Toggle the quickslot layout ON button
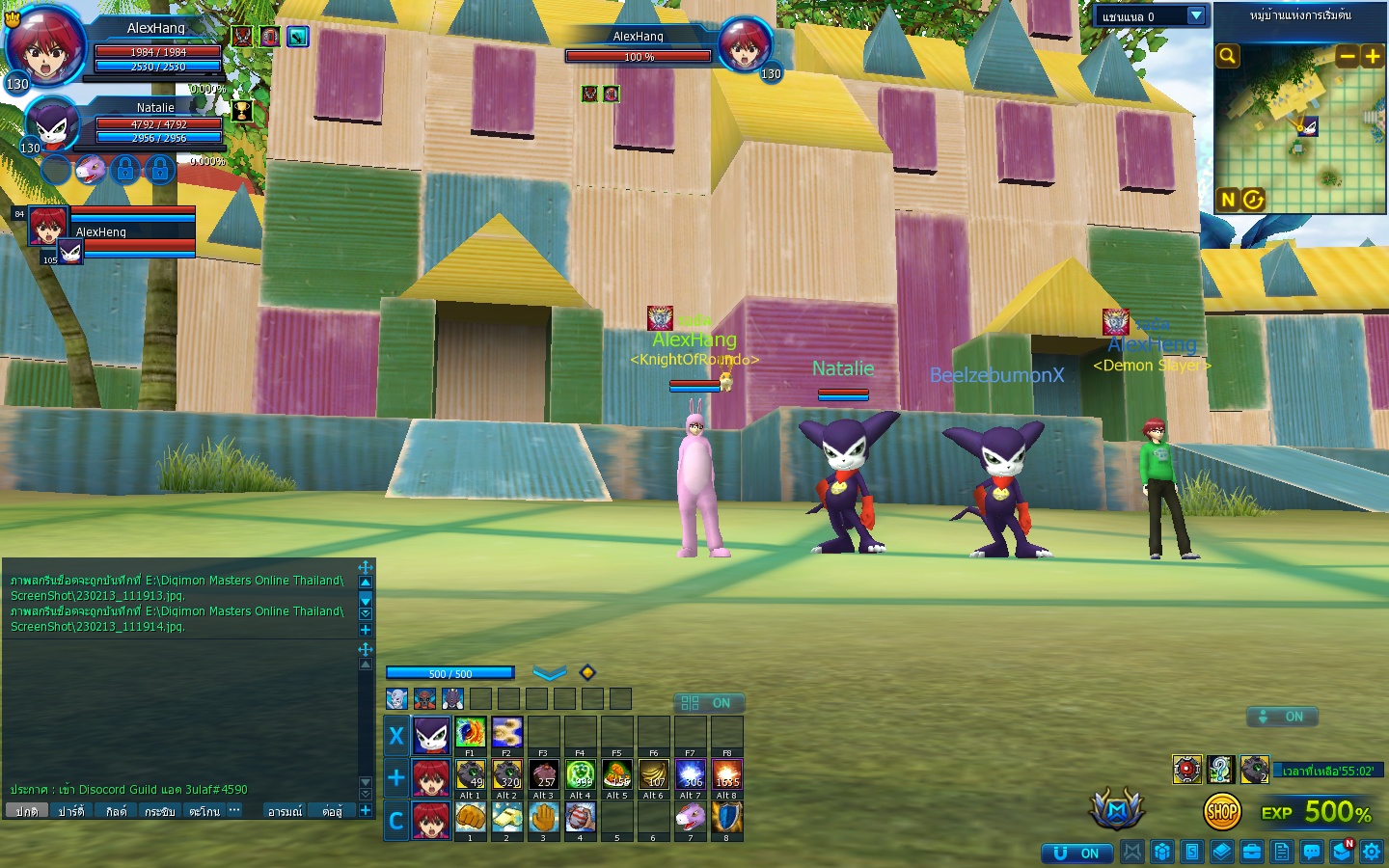This screenshot has height=868, width=1389. (x=708, y=703)
